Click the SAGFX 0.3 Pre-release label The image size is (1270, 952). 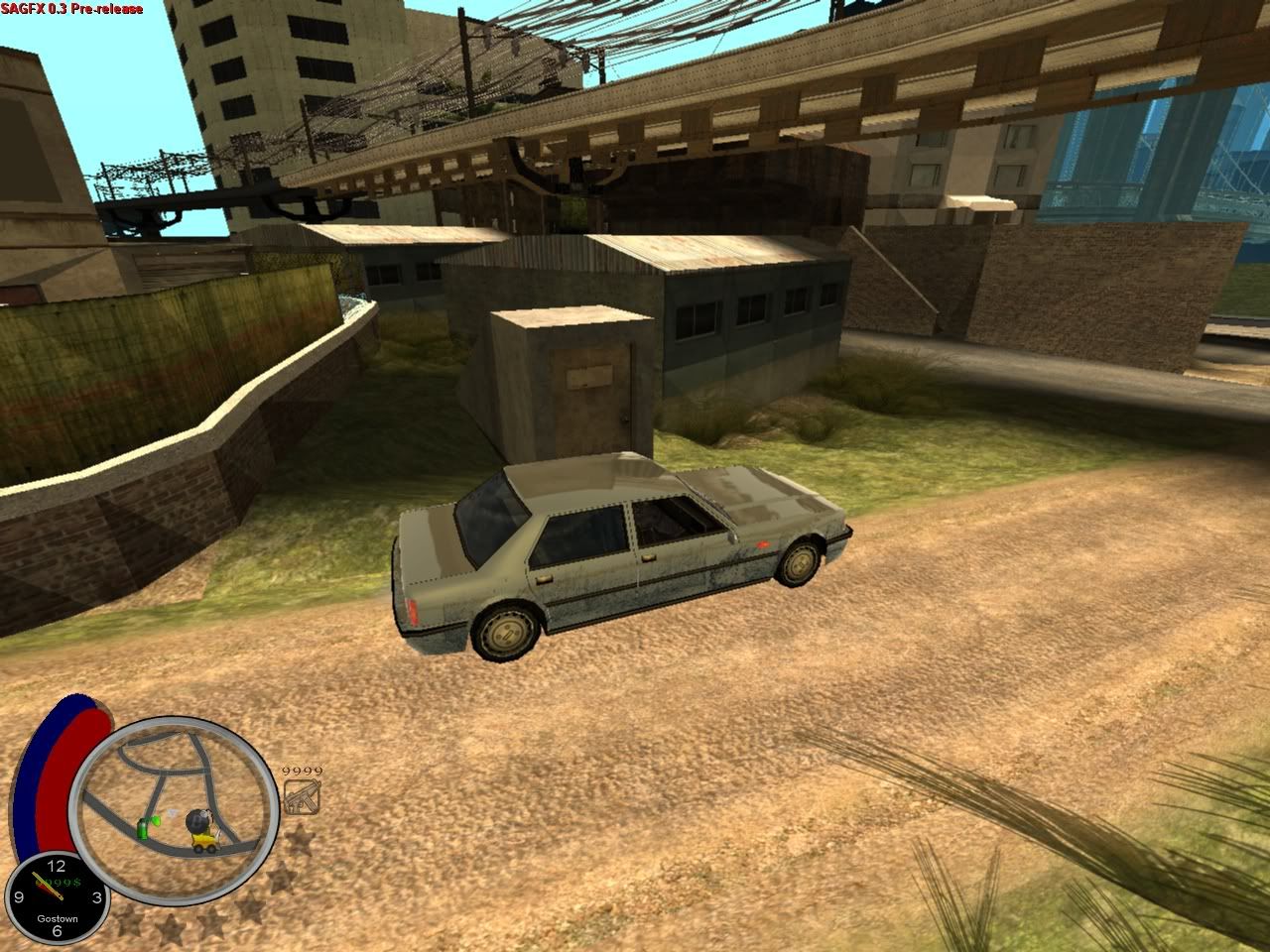(x=69, y=8)
